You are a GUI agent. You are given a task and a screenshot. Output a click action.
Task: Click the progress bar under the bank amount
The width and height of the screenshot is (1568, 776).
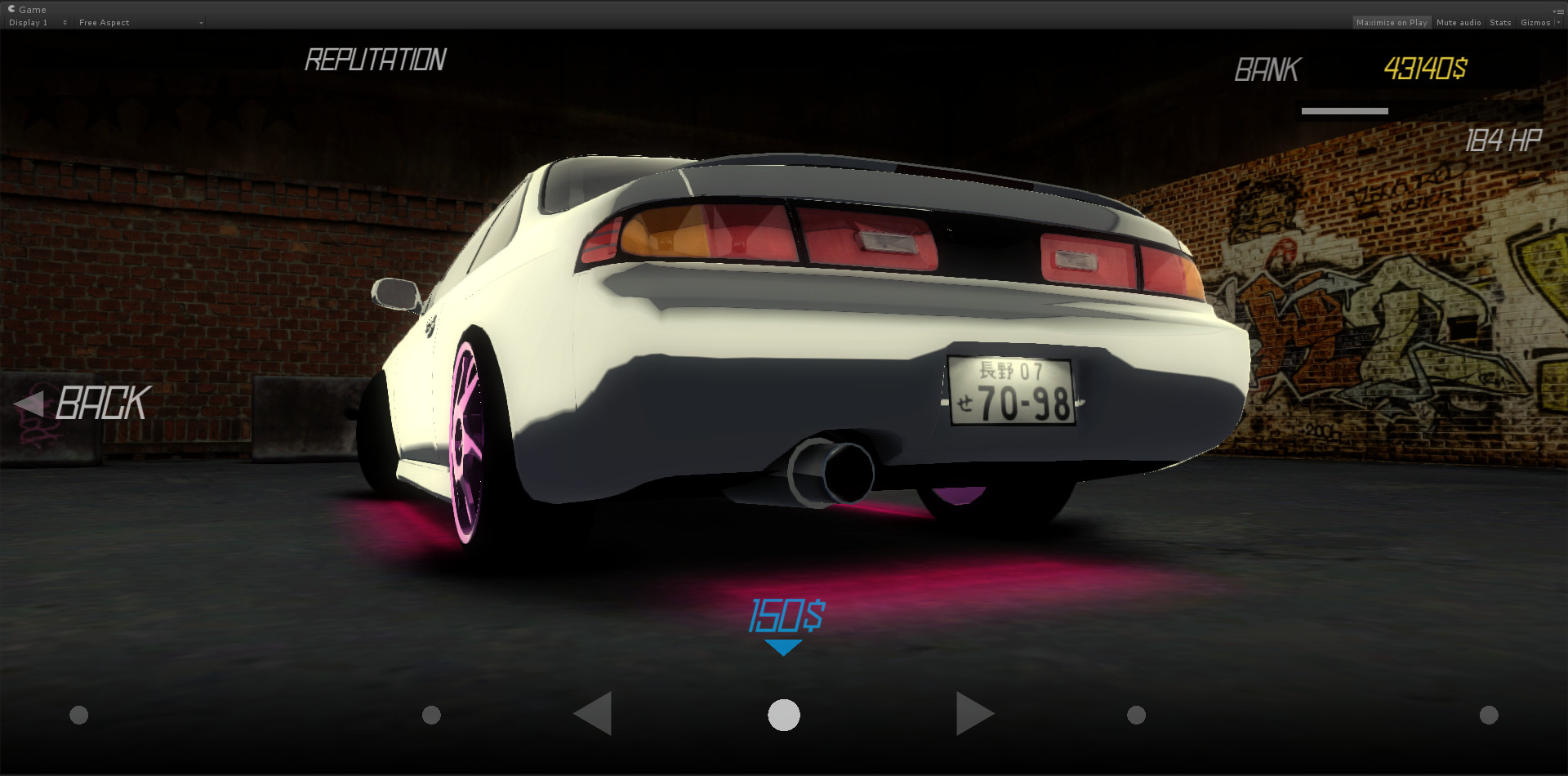[x=1343, y=110]
